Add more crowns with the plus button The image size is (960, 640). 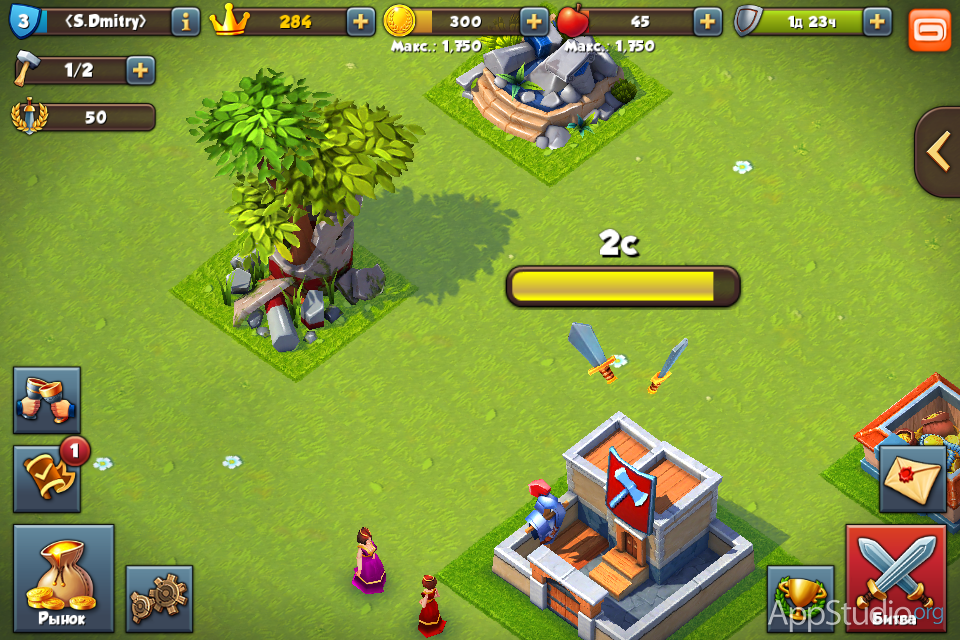tap(361, 21)
